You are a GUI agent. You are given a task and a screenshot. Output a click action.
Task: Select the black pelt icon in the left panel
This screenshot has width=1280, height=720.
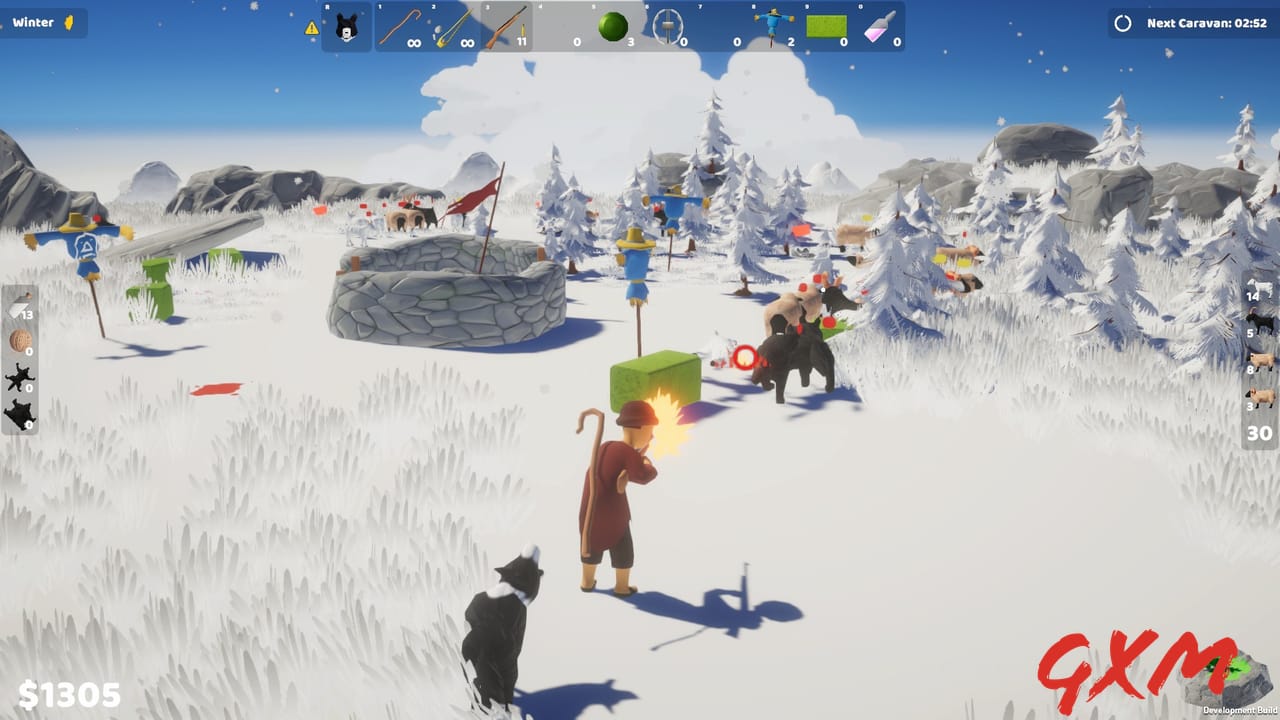18,376
